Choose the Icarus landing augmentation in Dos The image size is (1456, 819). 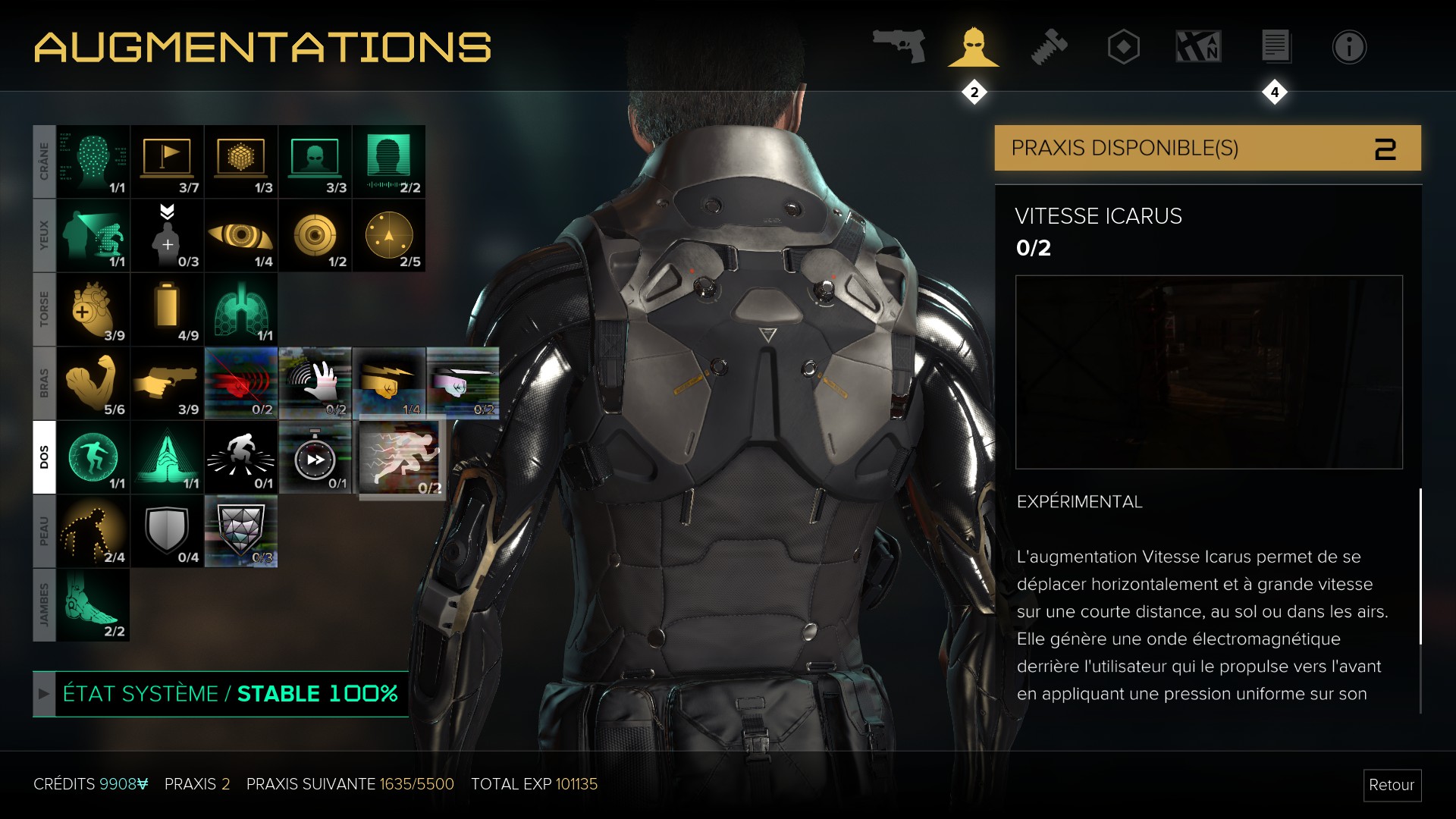tap(93, 457)
